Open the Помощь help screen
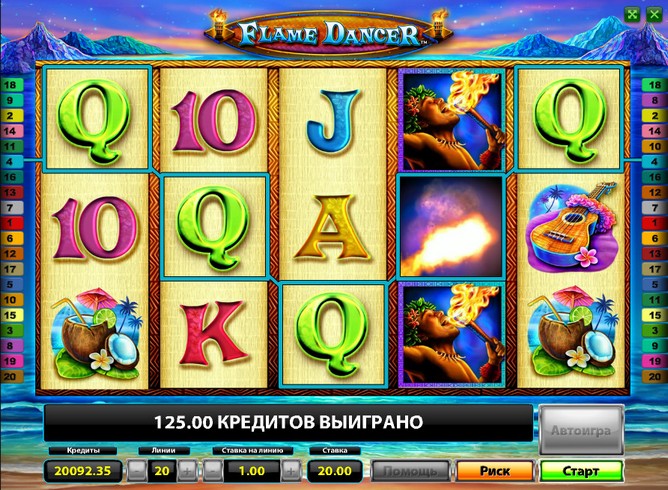Screen dimensions: 668x490 pos(410,470)
